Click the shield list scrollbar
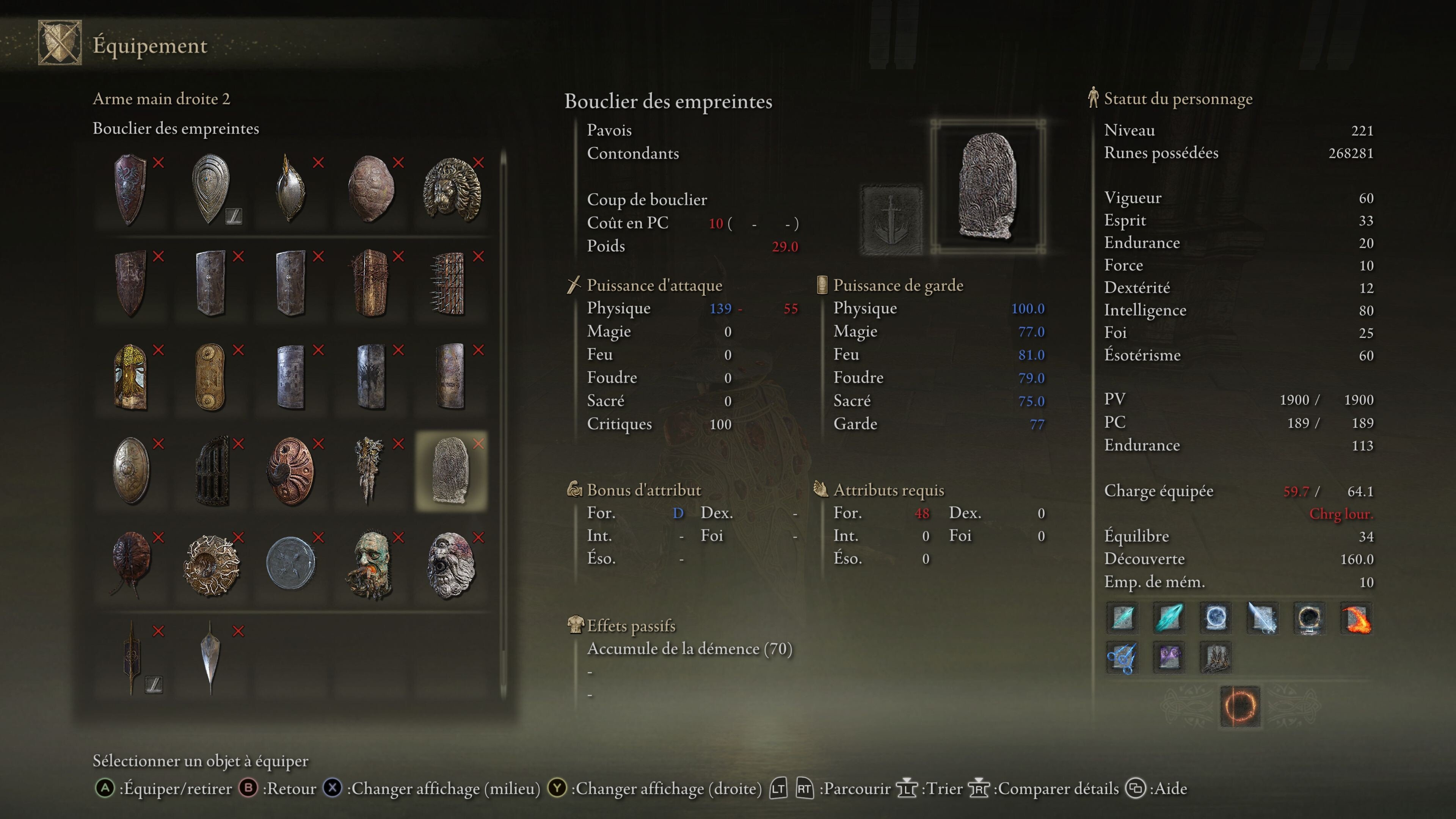The height and width of the screenshot is (819, 1456). [x=503, y=424]
